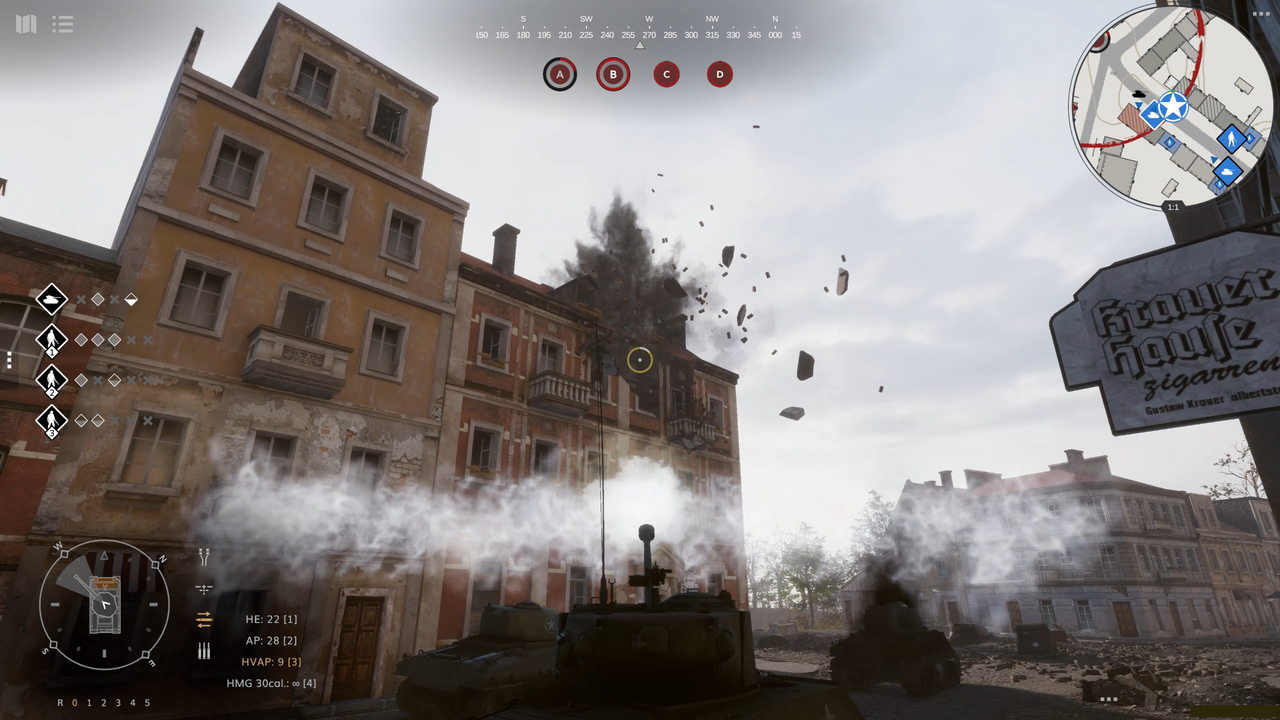
Task: Open the scoreboard list icon top-left
Action: point(63,24)
